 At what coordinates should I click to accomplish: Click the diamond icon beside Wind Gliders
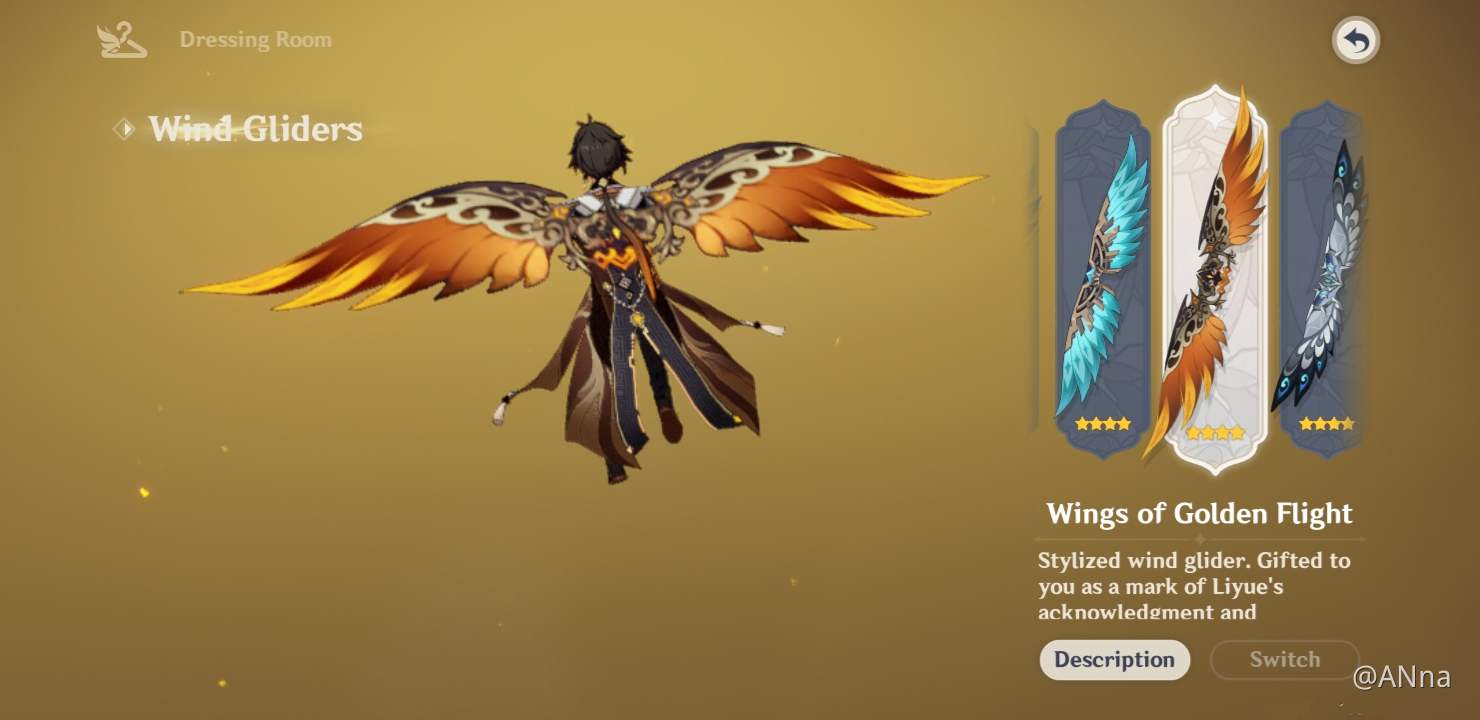pyautogui.click(x=123, y=128)
